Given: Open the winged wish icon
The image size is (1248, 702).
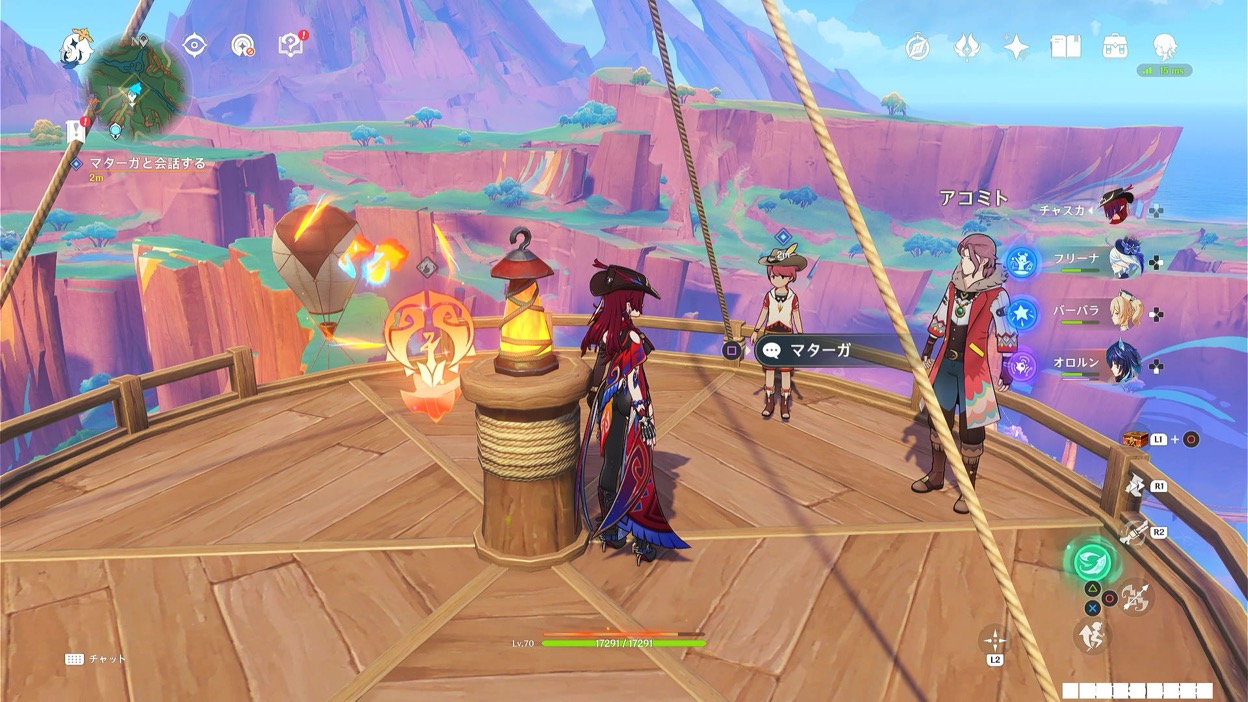Looking at the screenshot, I should [x=967, y=47].
